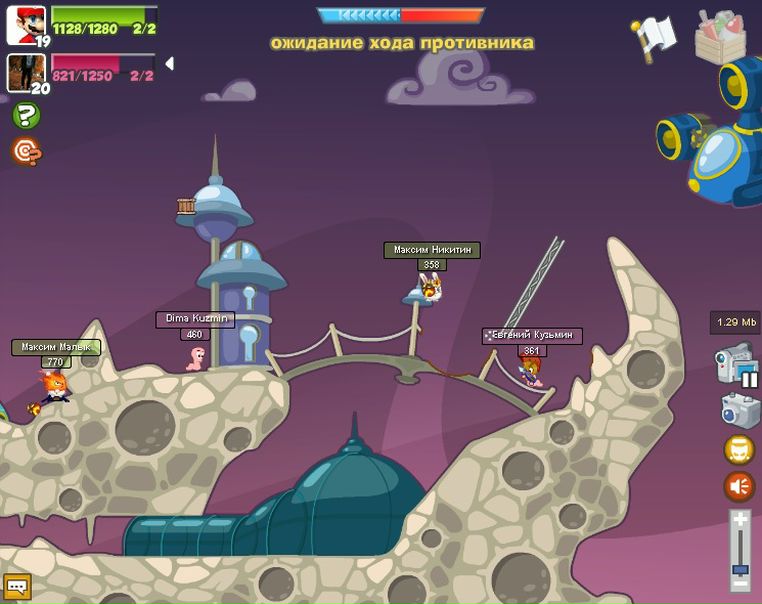Take a screenshot with the photo camera
This screenshot has width=762, height=604.
click(740, 409)
